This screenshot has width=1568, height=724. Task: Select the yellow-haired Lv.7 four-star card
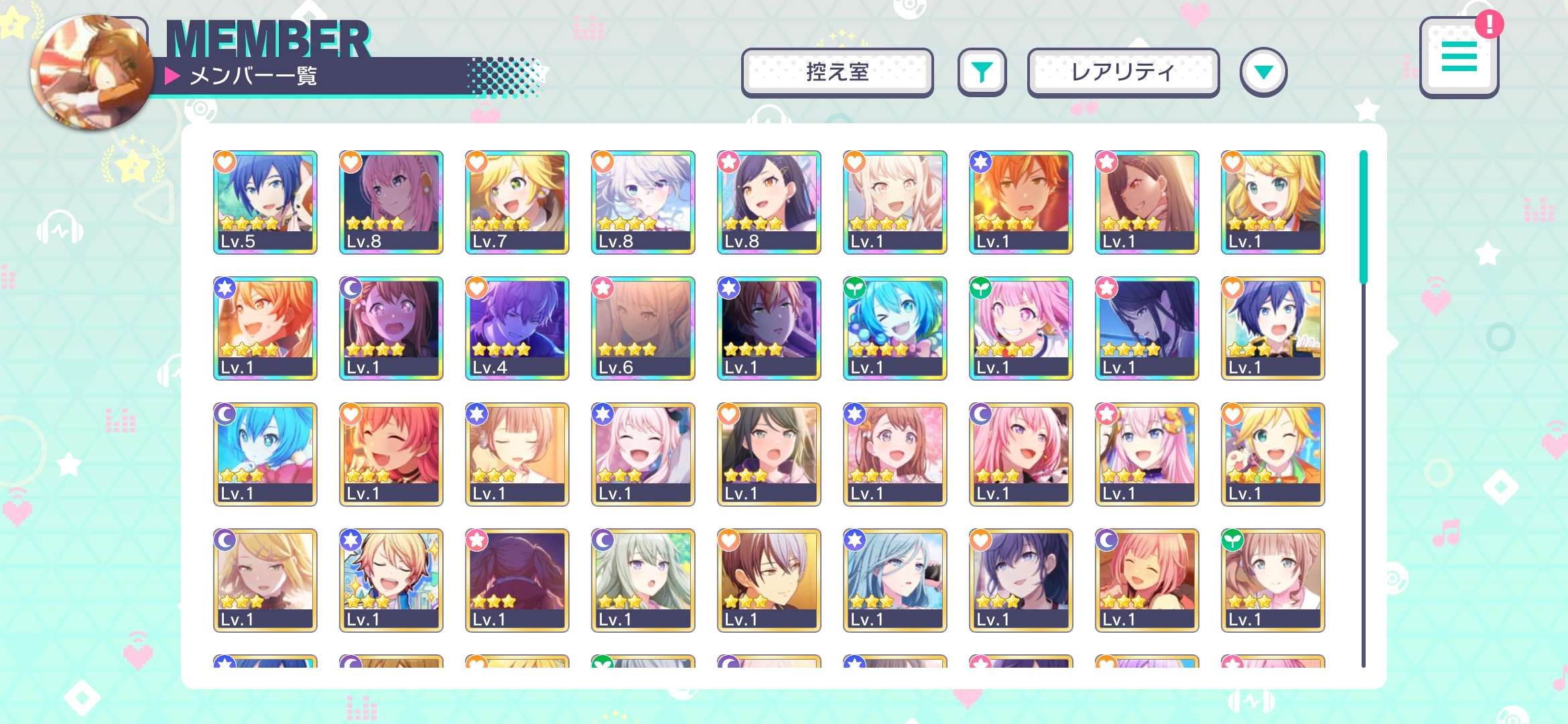tap(517, 202)
